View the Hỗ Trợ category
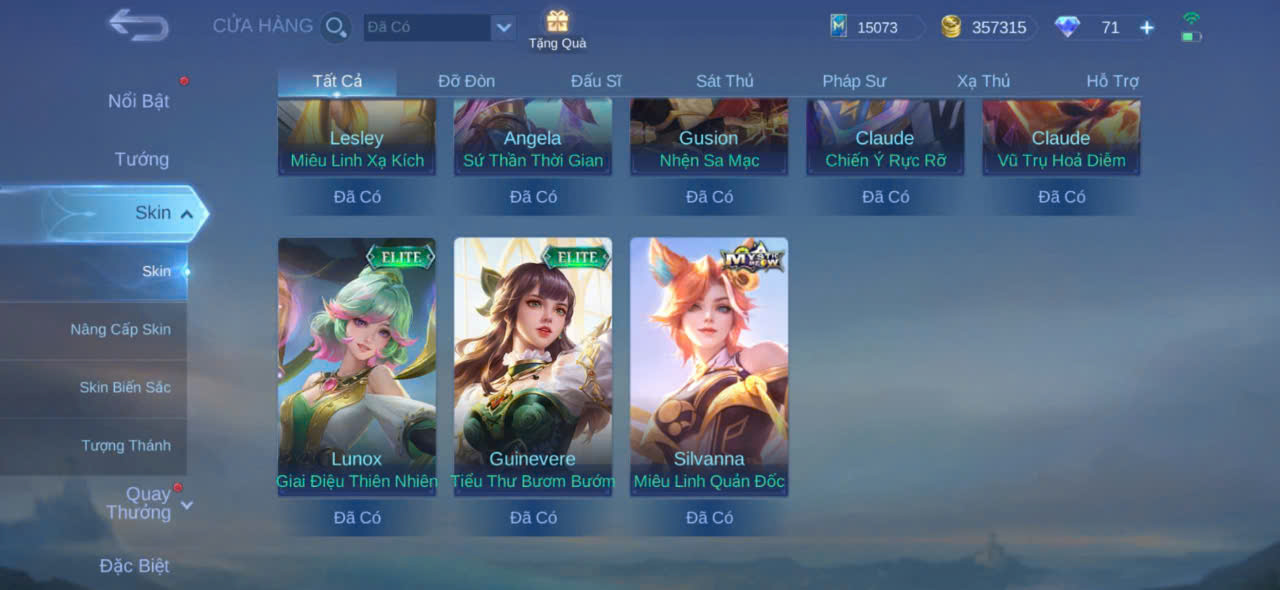1280x590 pixels. [1112, 81]
